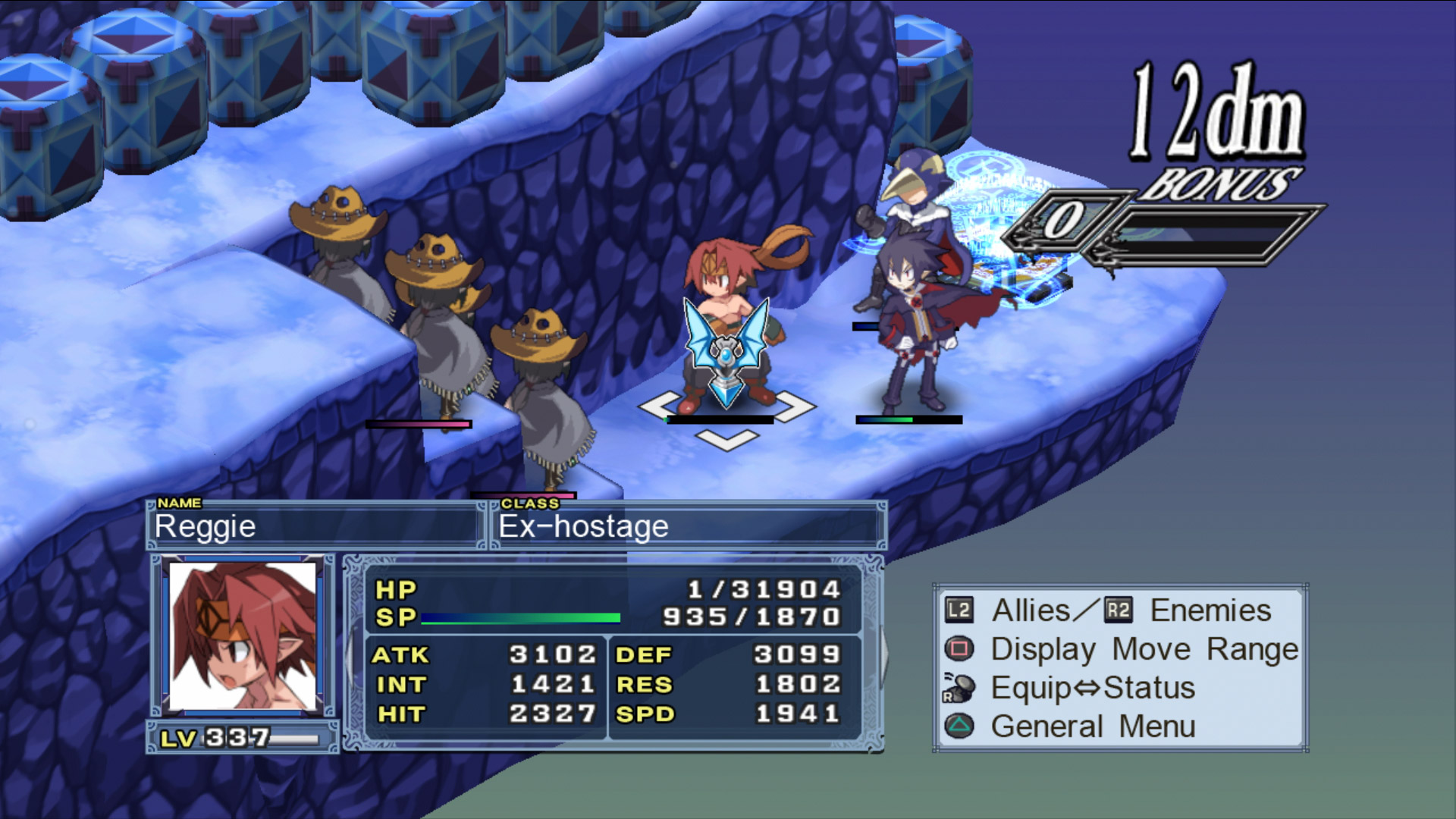
Task: Choose the Display Move Range option
Action: tap(1144, 650)
